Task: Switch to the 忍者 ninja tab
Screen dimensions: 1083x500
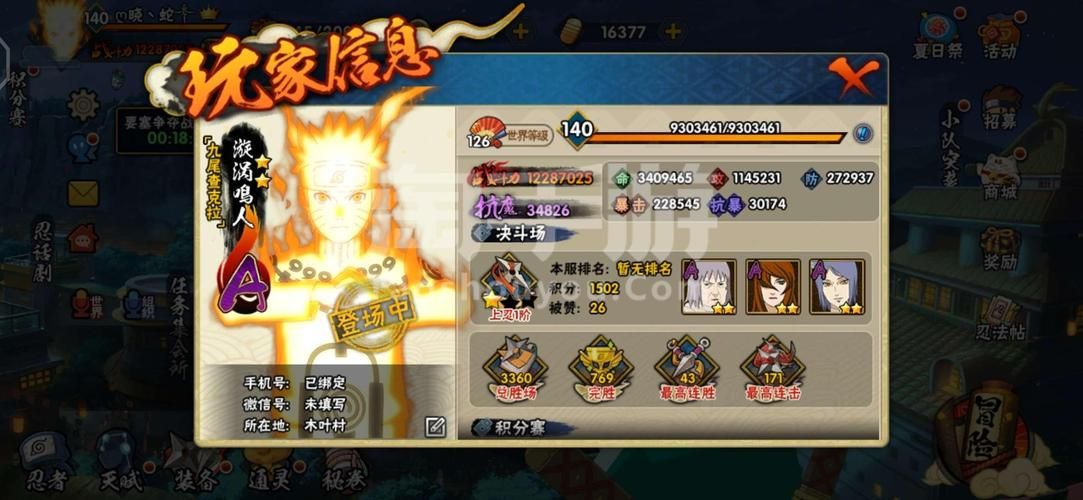Action: point(45,465)
